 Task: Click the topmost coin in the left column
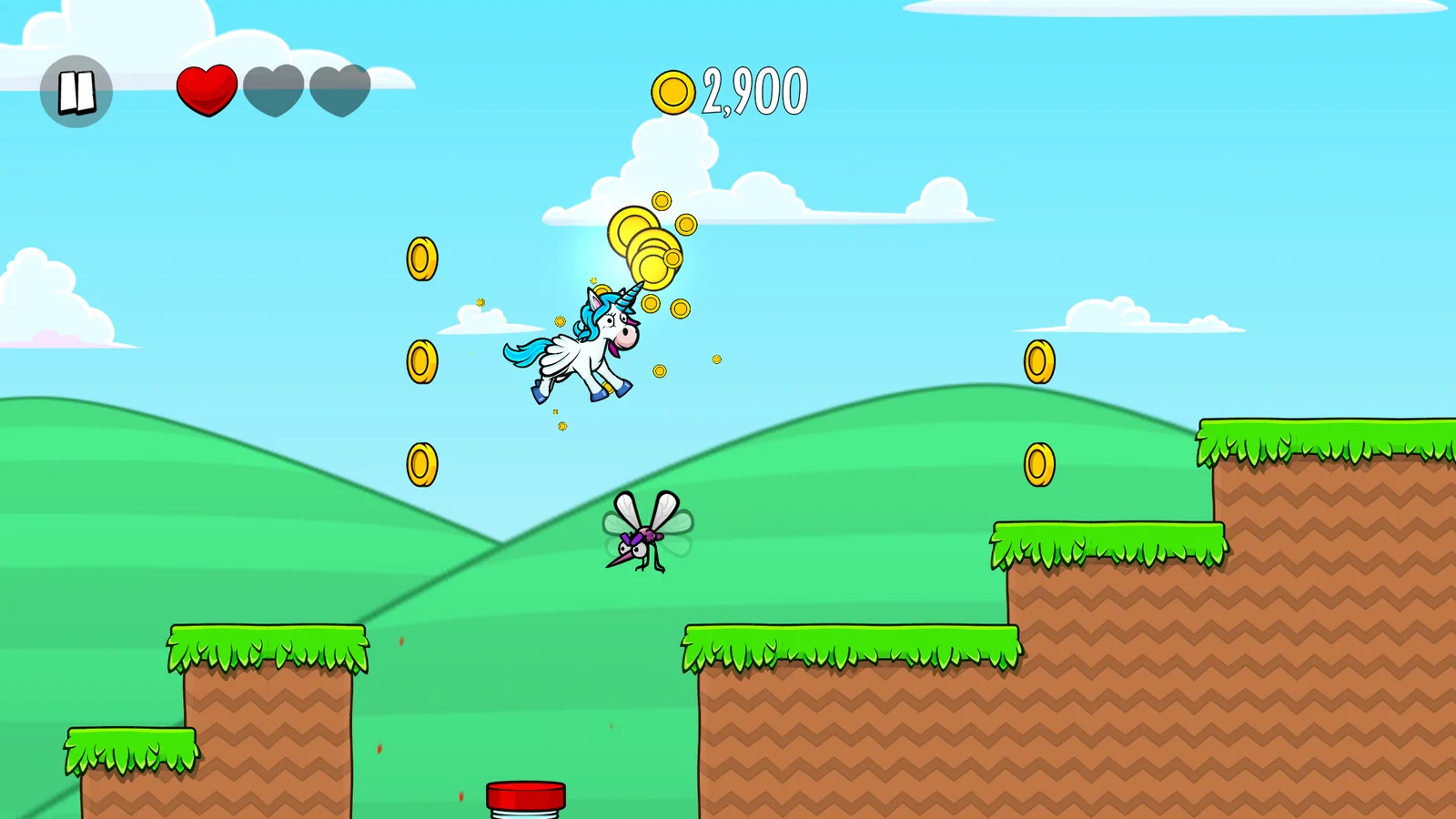[x=421, y=259]
